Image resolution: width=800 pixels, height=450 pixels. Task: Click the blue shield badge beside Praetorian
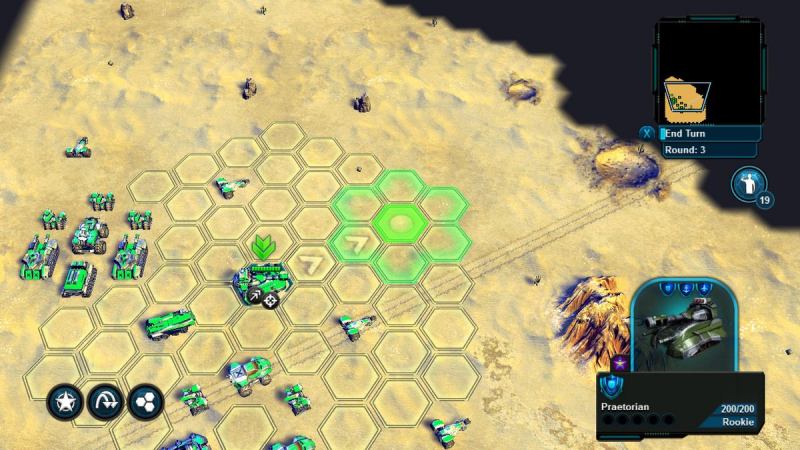coord(610,386)
